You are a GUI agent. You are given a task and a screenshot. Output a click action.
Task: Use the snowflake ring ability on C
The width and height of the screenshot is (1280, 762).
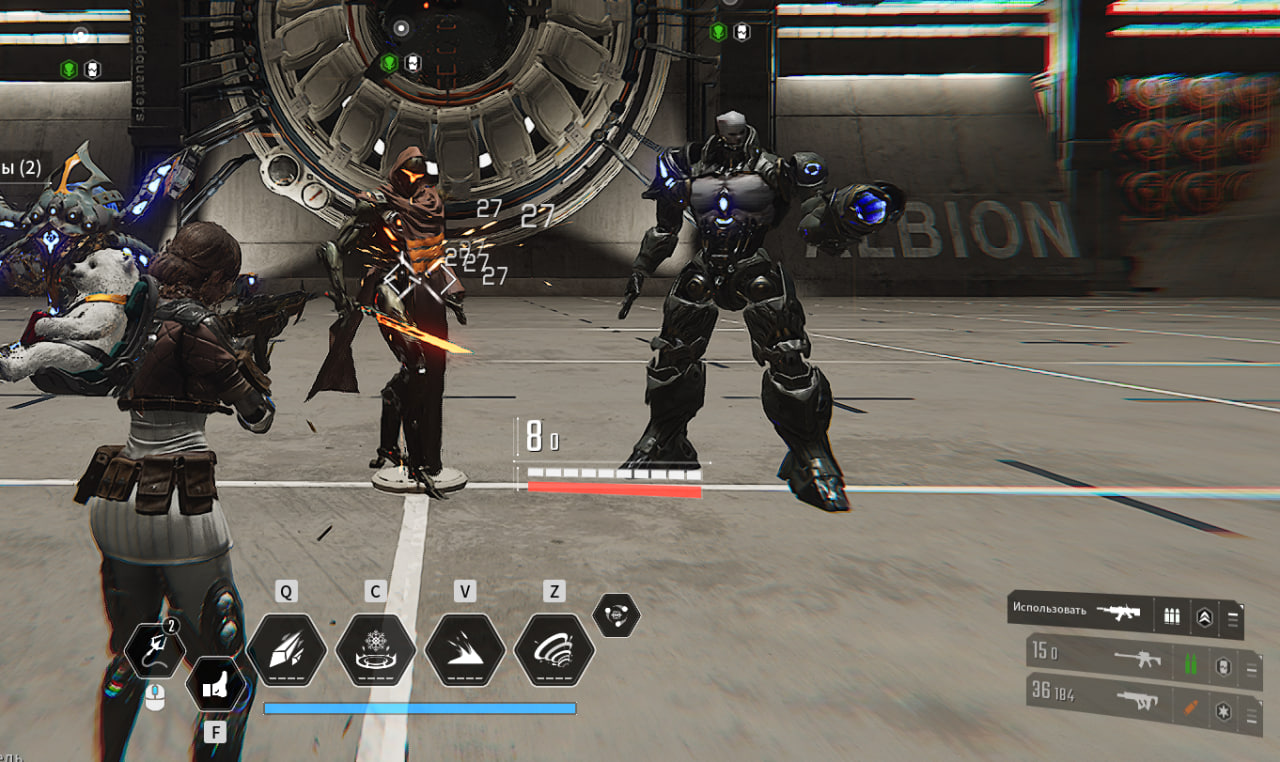click(x=375, y=650)
